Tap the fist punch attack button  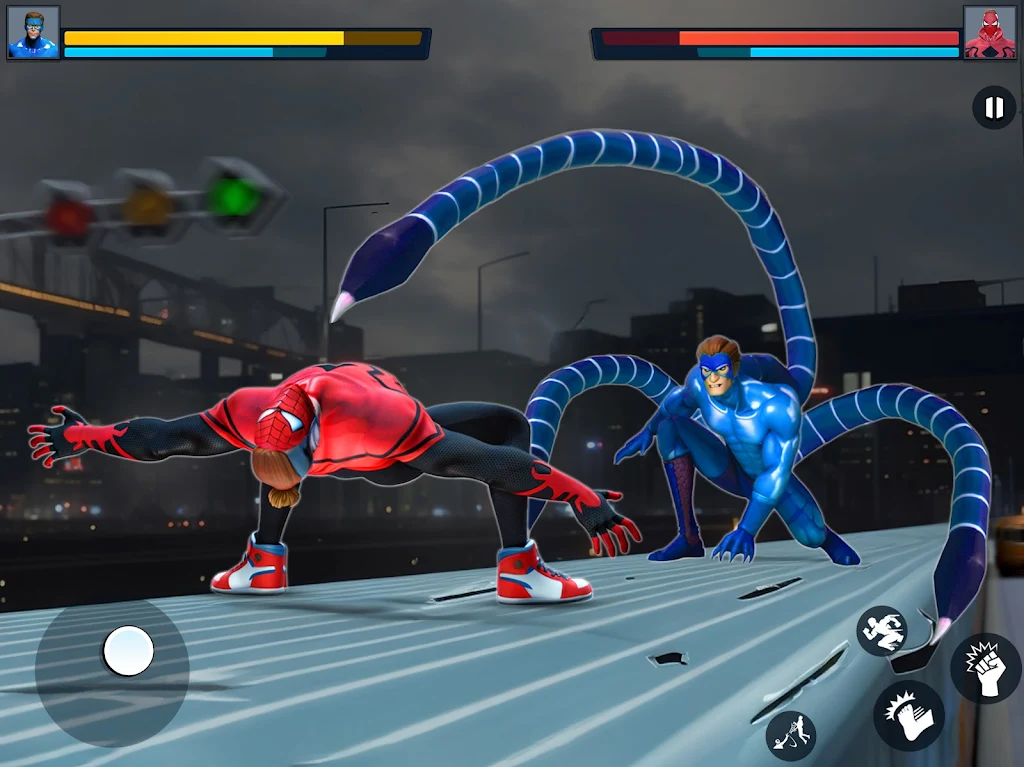click(x=985, y=668)
